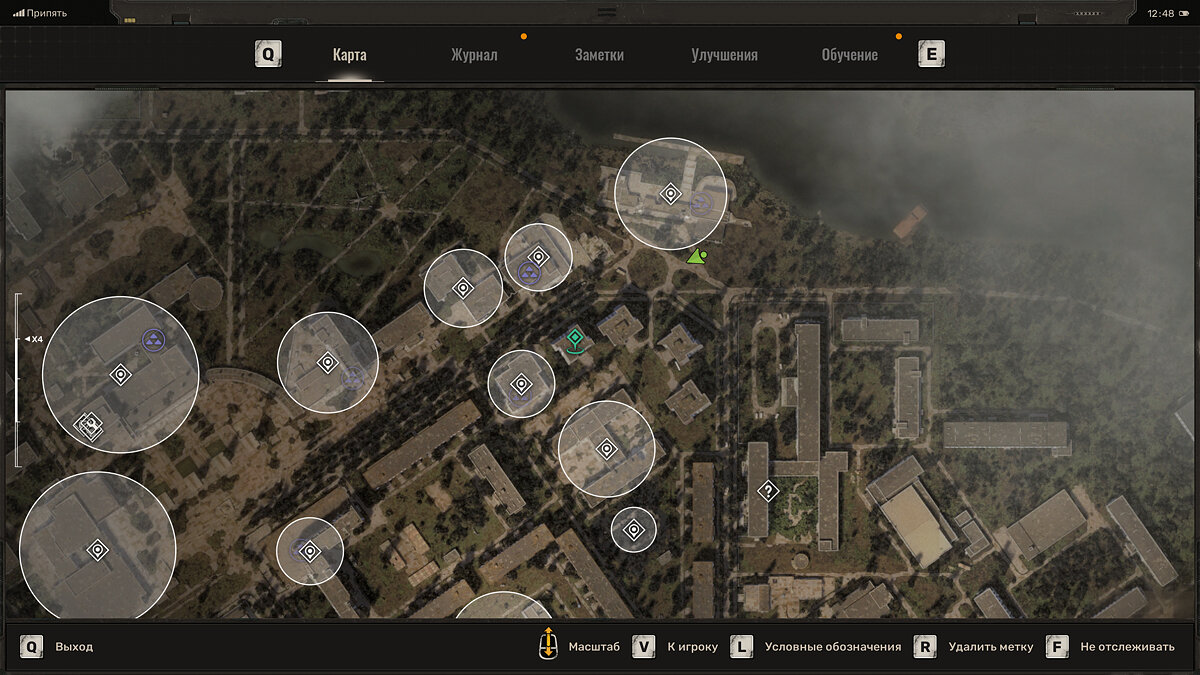Switch to the Заметки tab
Viewport: 1200px width, 675px height.
[x=599, y=55]
